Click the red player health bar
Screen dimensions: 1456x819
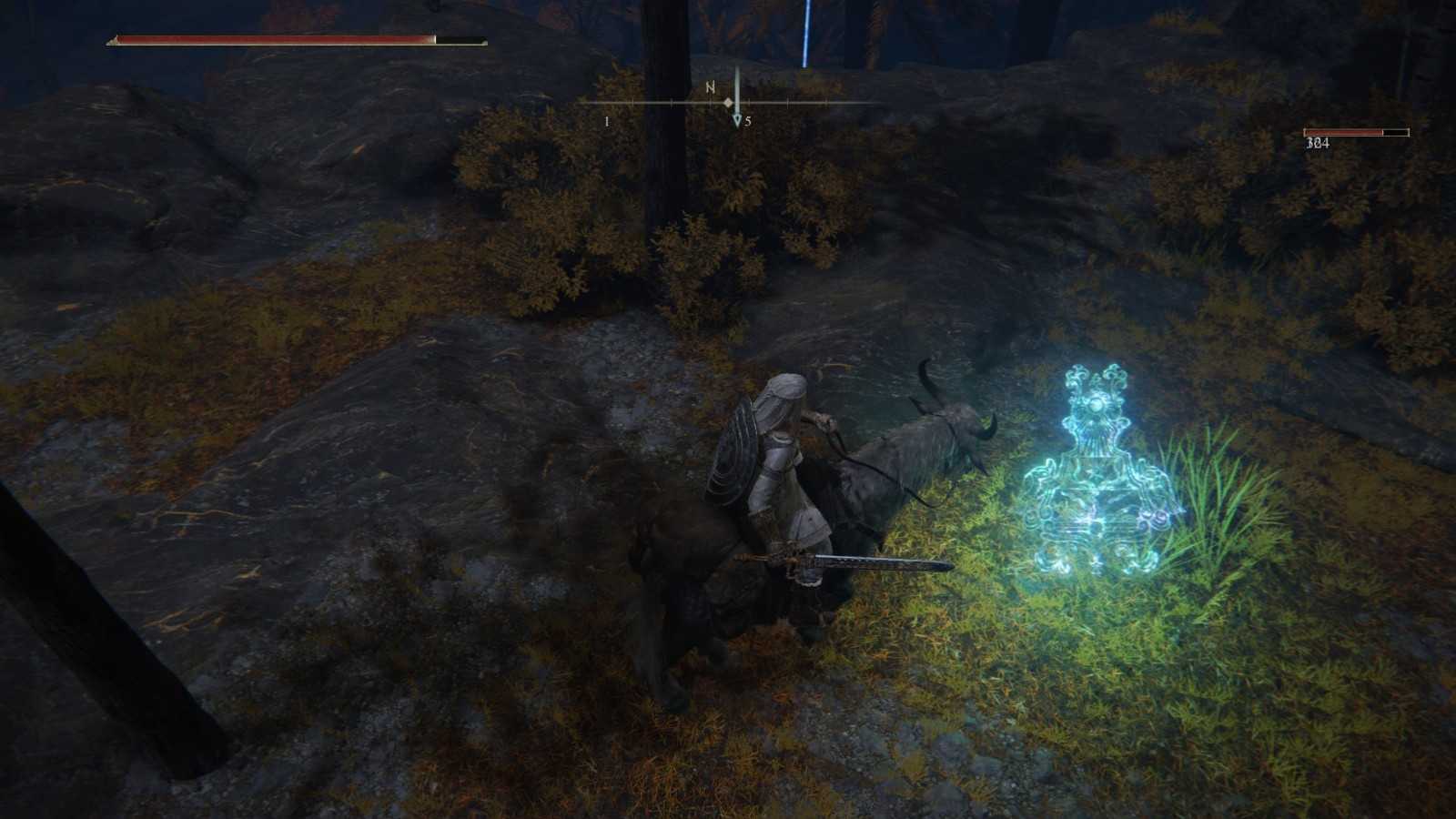coord(273,39)
